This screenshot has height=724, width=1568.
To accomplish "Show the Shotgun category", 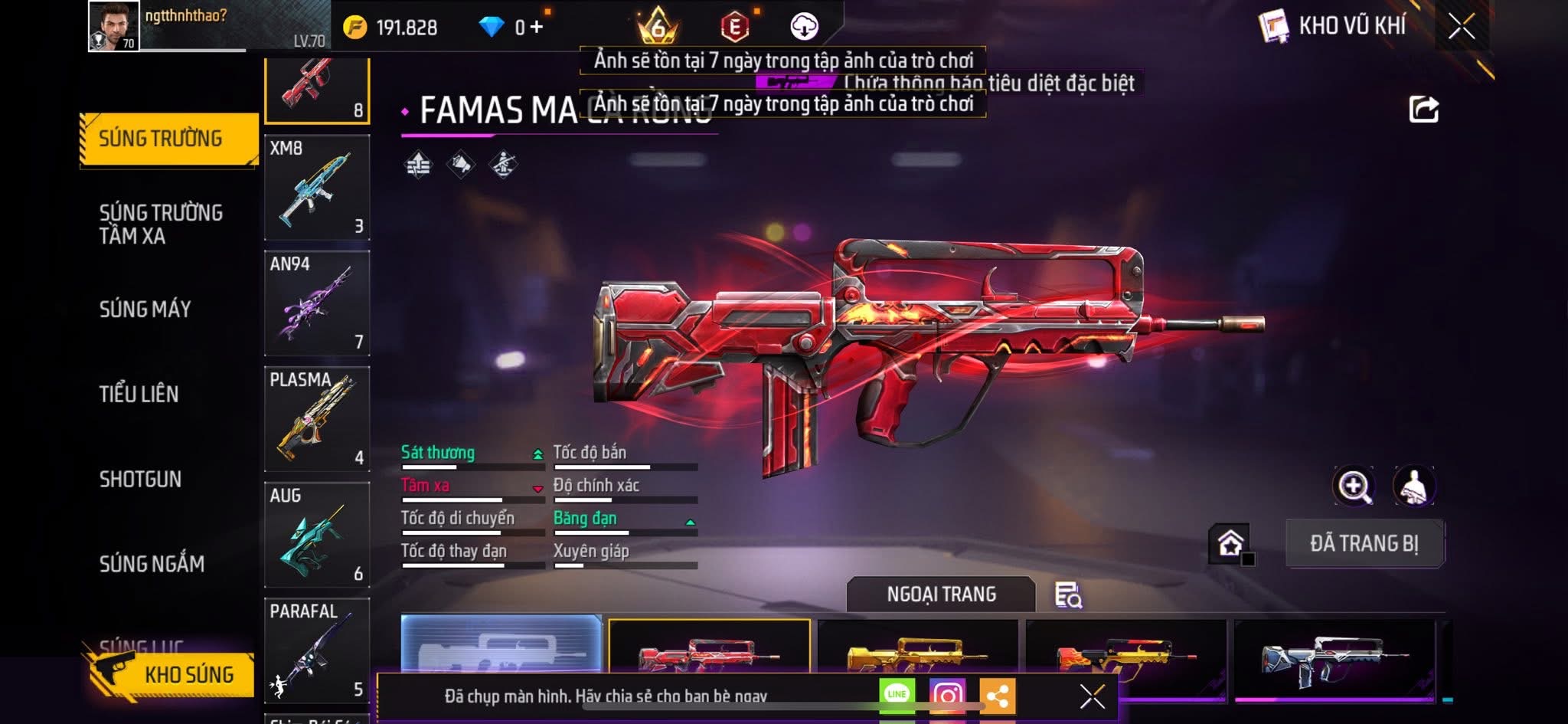I will pos(141,479).
